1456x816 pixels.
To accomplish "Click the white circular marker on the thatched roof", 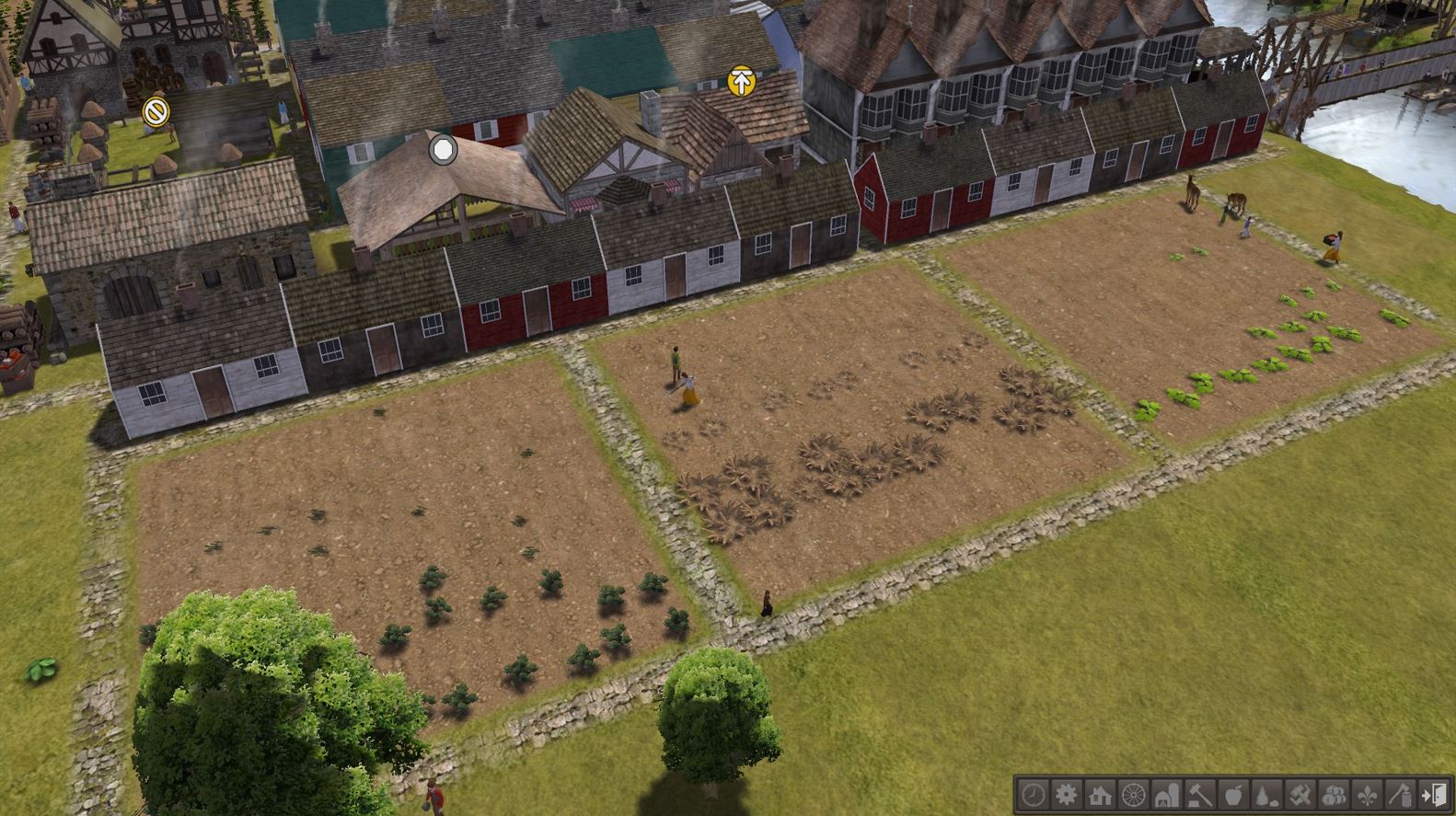I will (442, 149).
